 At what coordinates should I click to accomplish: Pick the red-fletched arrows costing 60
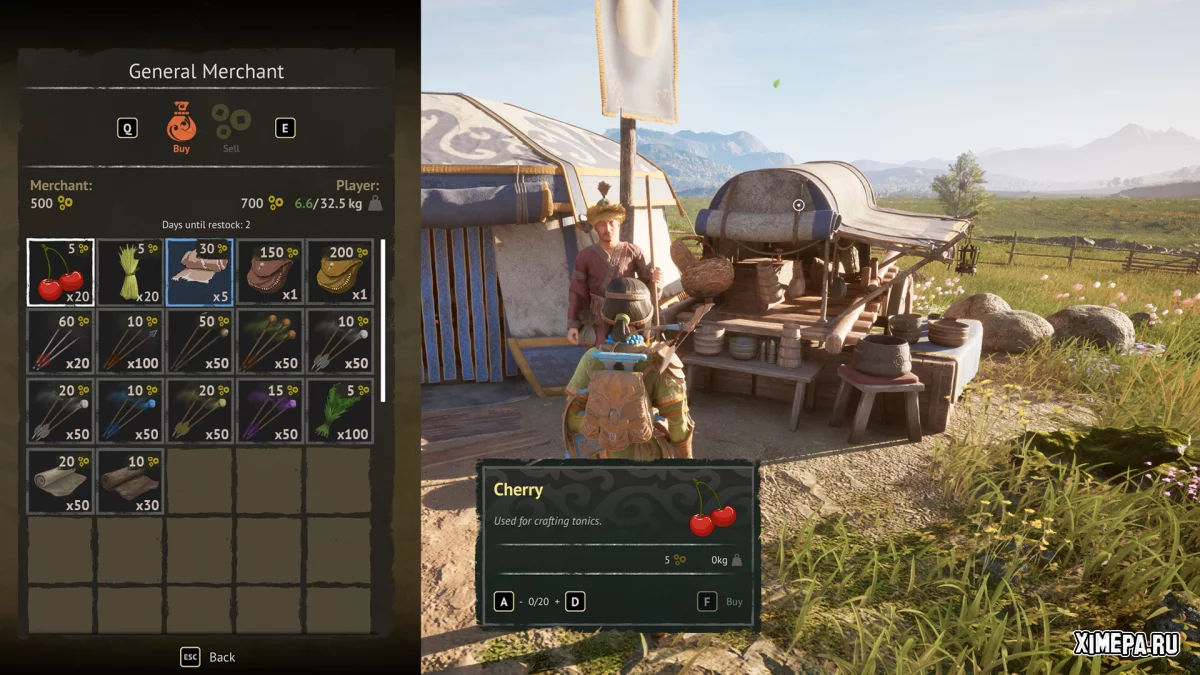(60, 342)
